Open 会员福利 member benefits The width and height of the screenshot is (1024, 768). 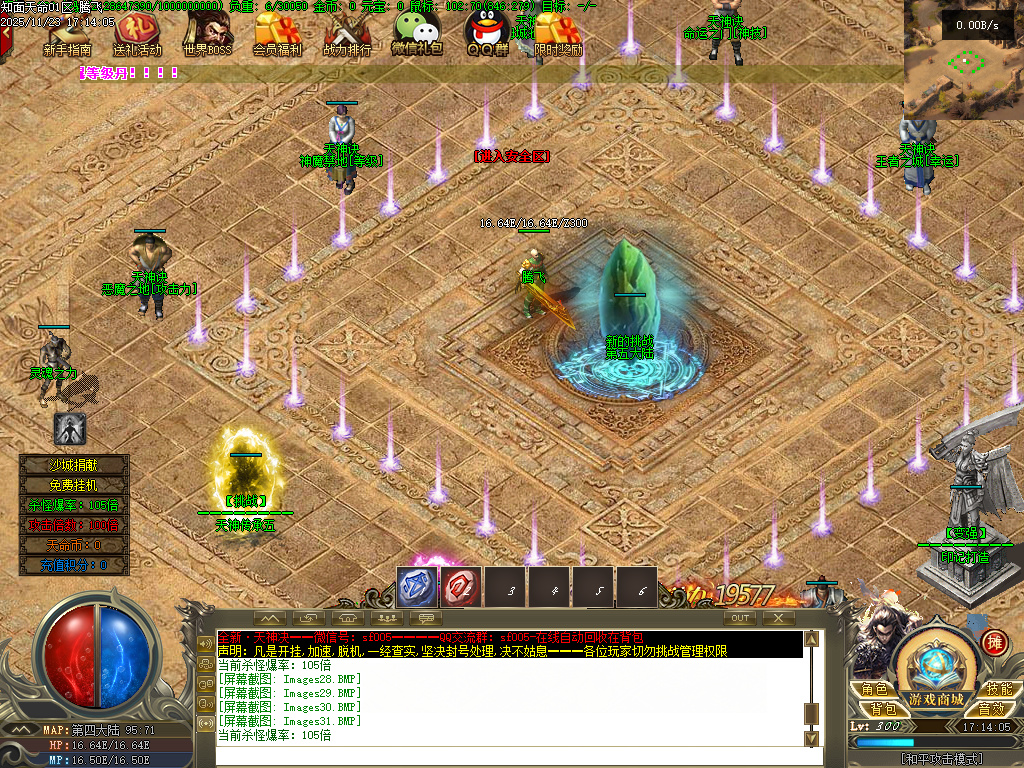tap(277, 33)
